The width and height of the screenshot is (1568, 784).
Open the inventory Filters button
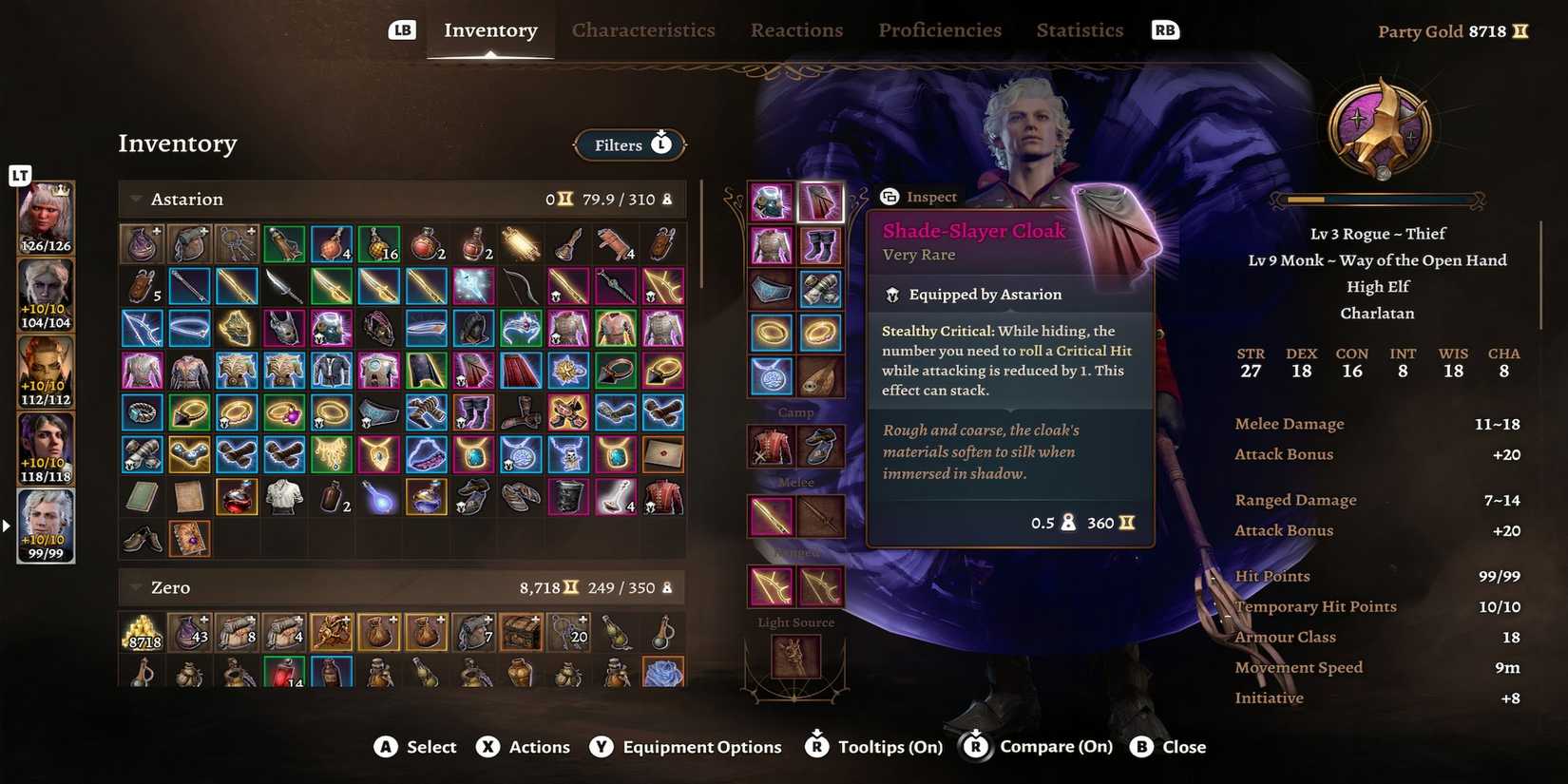coord(630,144)
